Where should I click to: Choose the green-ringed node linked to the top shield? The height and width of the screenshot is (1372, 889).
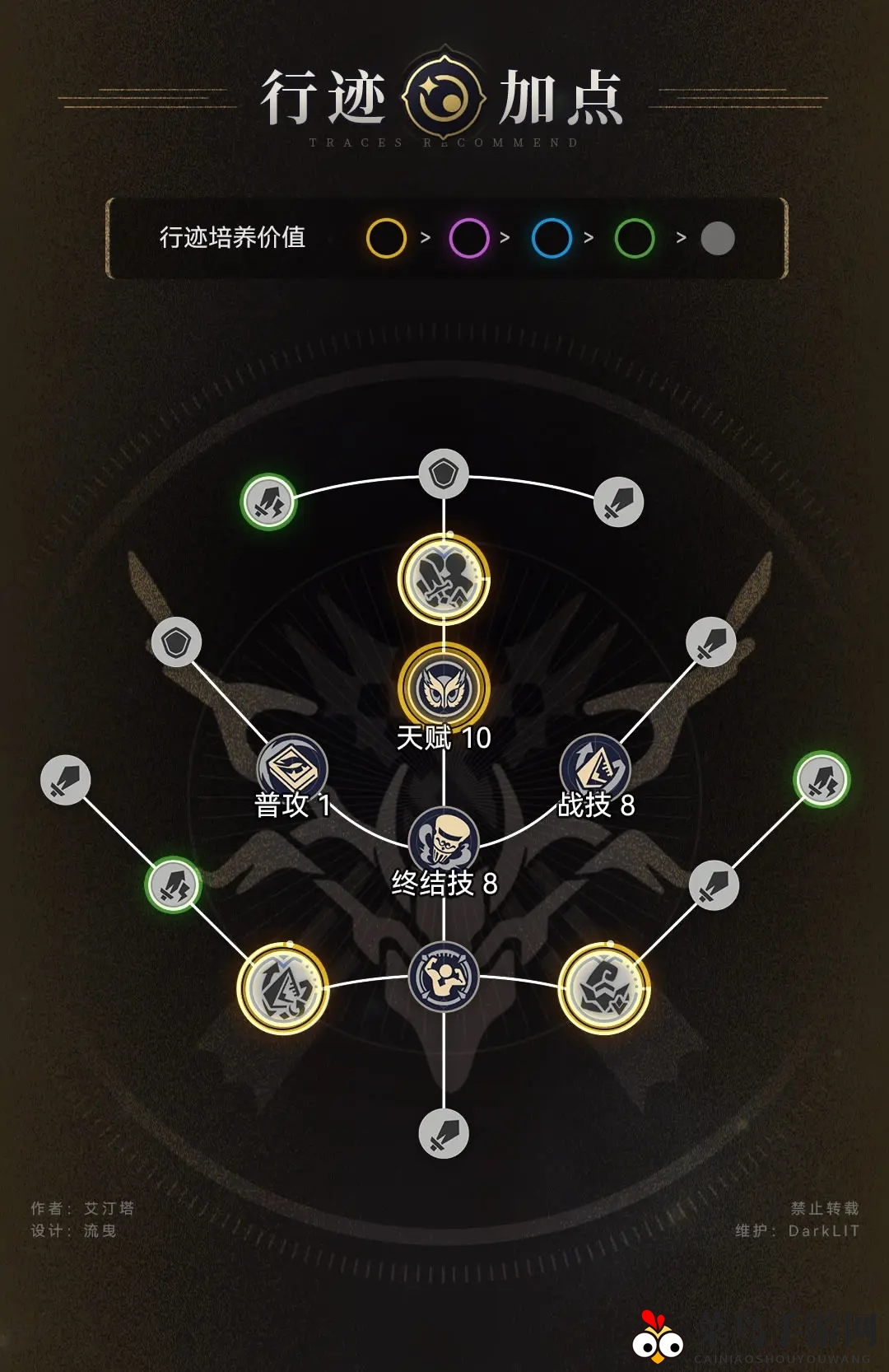coord(268,502)
